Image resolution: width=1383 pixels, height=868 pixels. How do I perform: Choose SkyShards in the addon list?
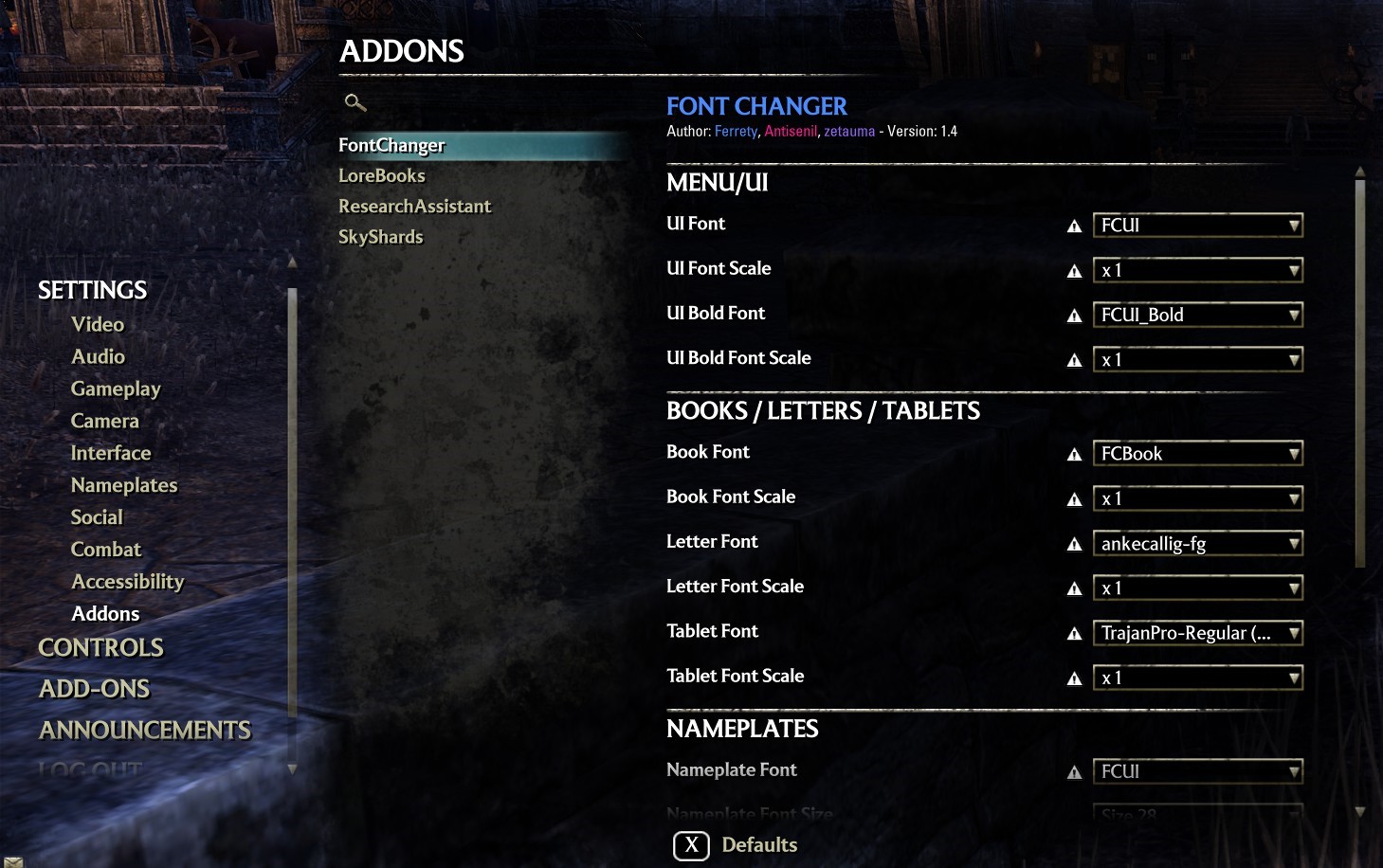(x=380, y=236)
